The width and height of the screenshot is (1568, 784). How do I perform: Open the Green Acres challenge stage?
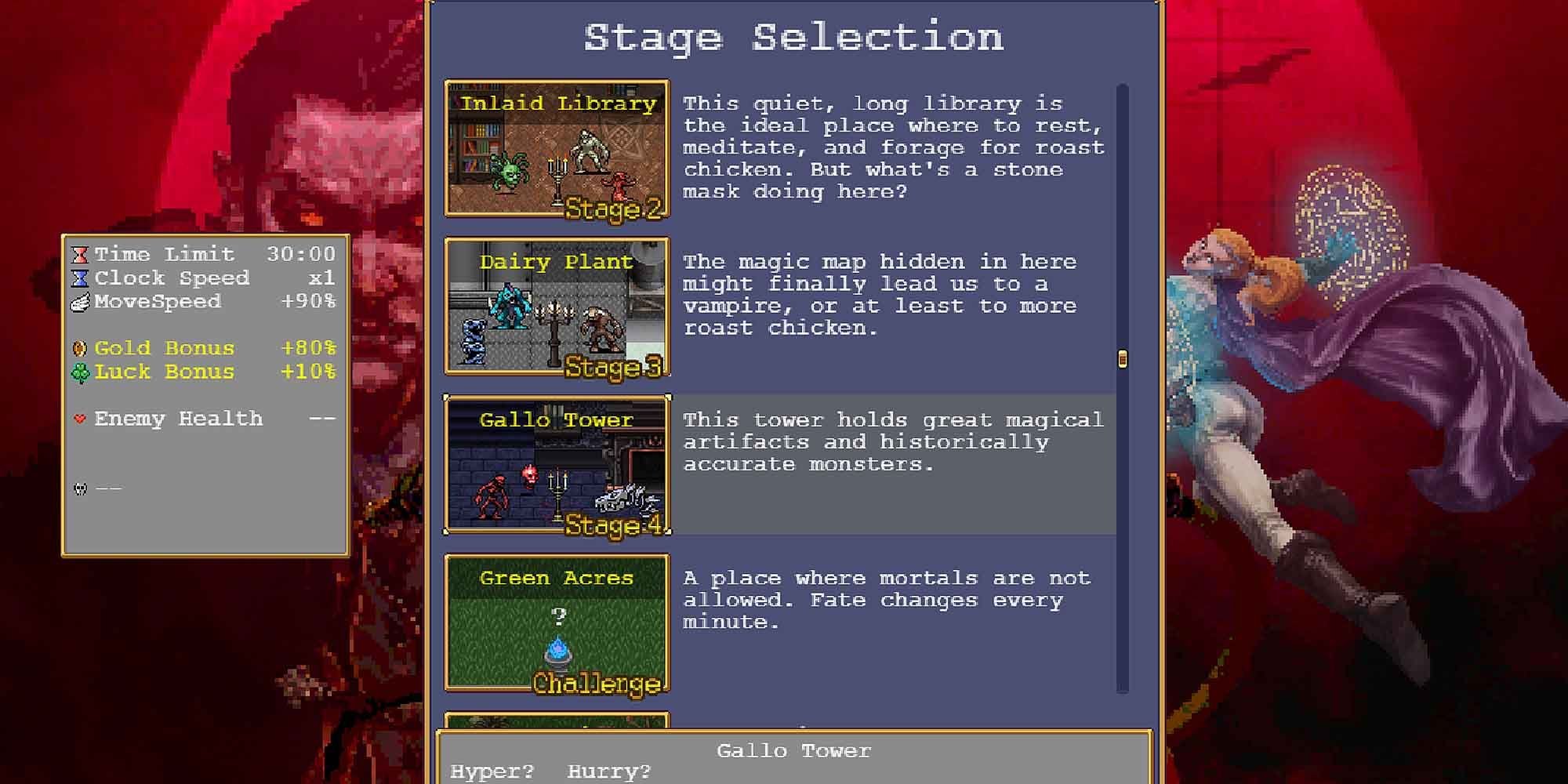tap(557, 623)
